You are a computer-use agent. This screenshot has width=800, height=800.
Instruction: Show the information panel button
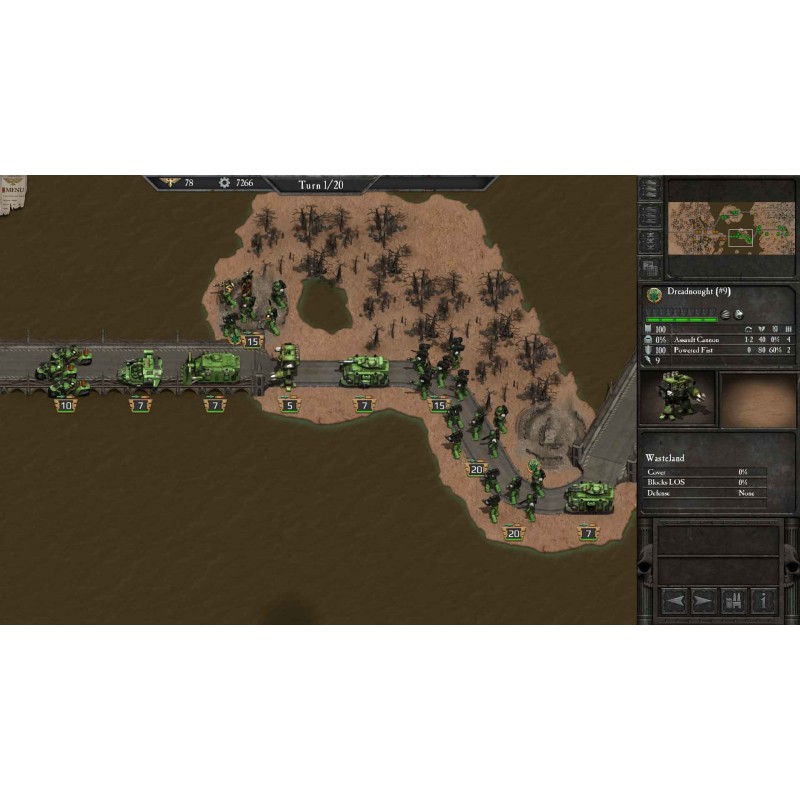765,600
